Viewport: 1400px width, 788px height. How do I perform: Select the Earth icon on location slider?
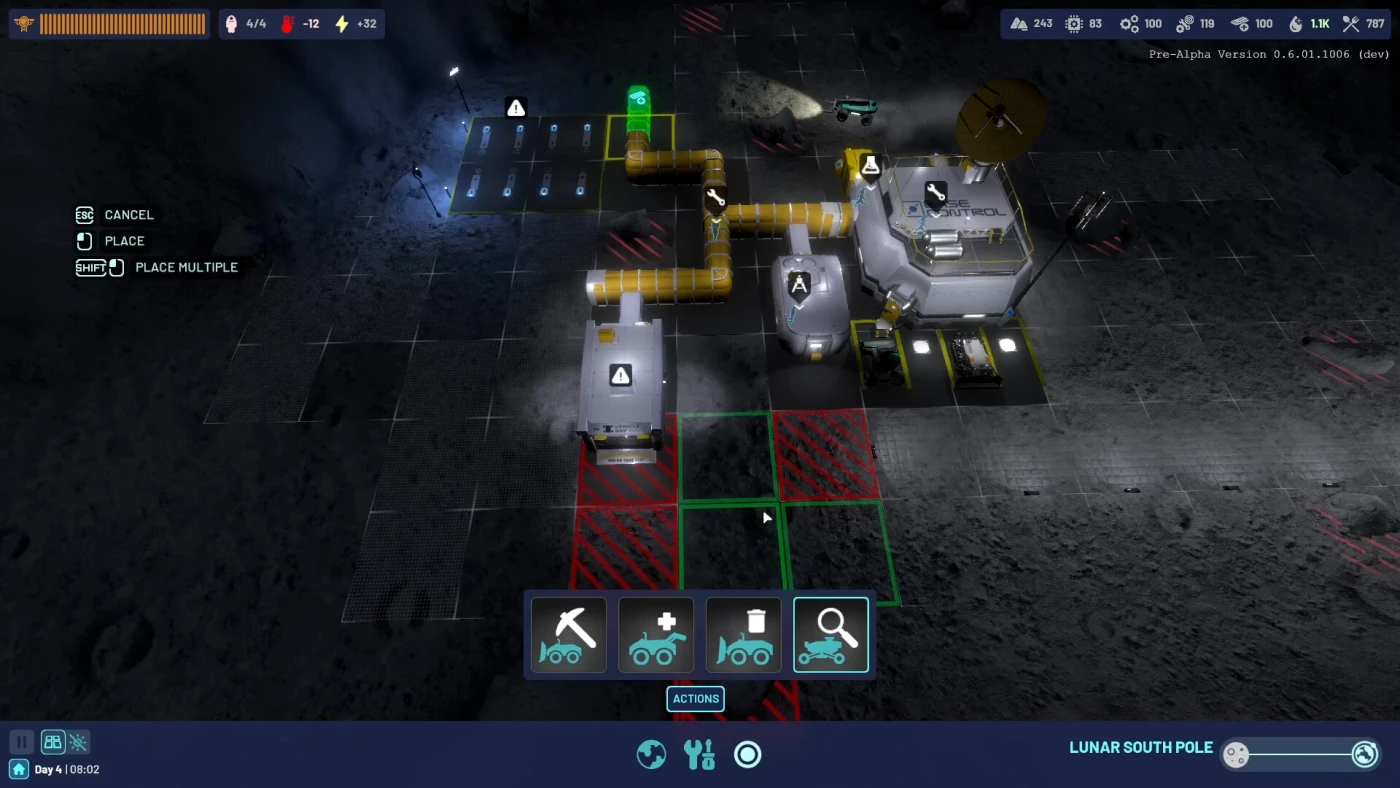1365,754
